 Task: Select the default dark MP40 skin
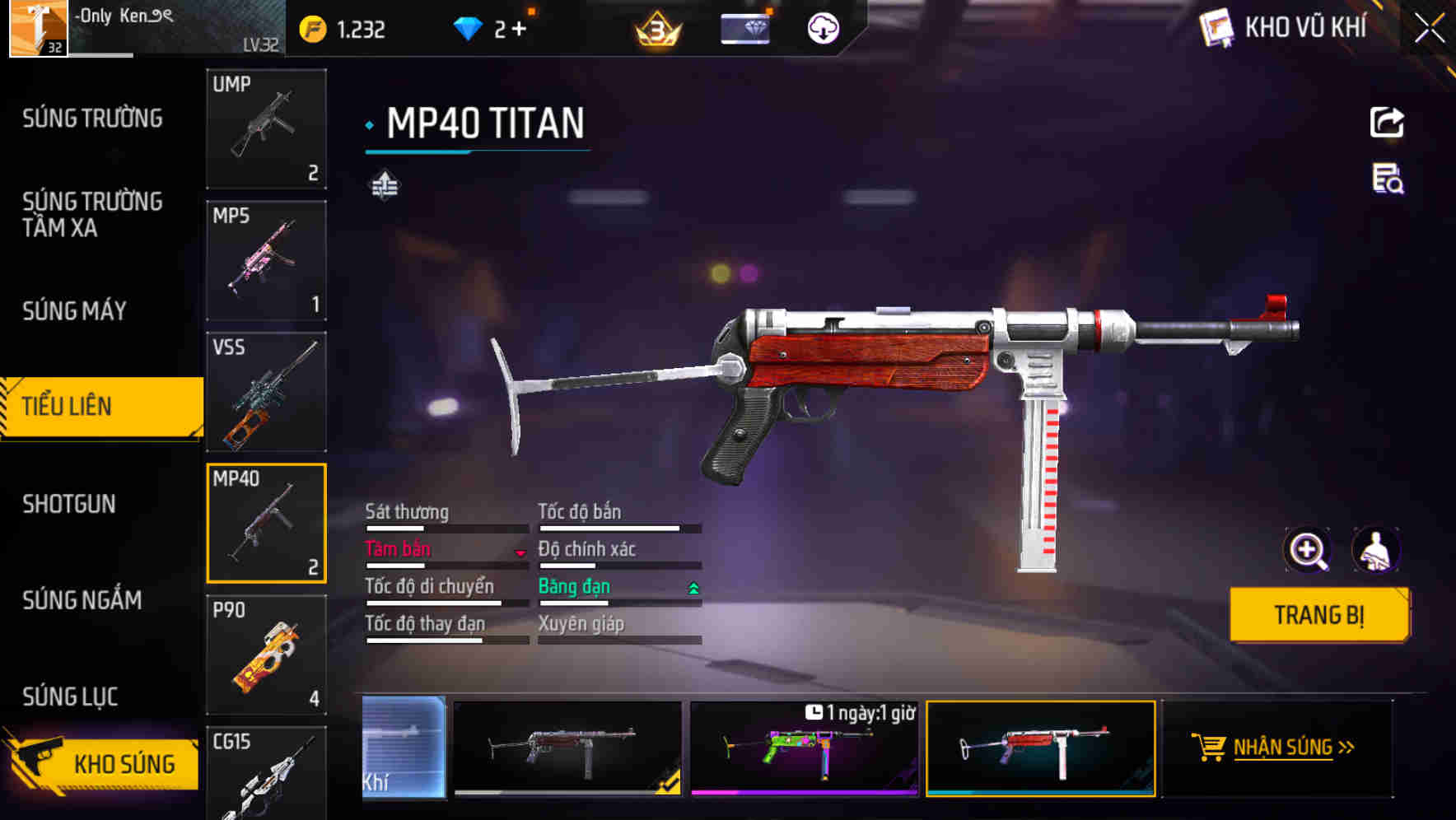coord(567,749)
